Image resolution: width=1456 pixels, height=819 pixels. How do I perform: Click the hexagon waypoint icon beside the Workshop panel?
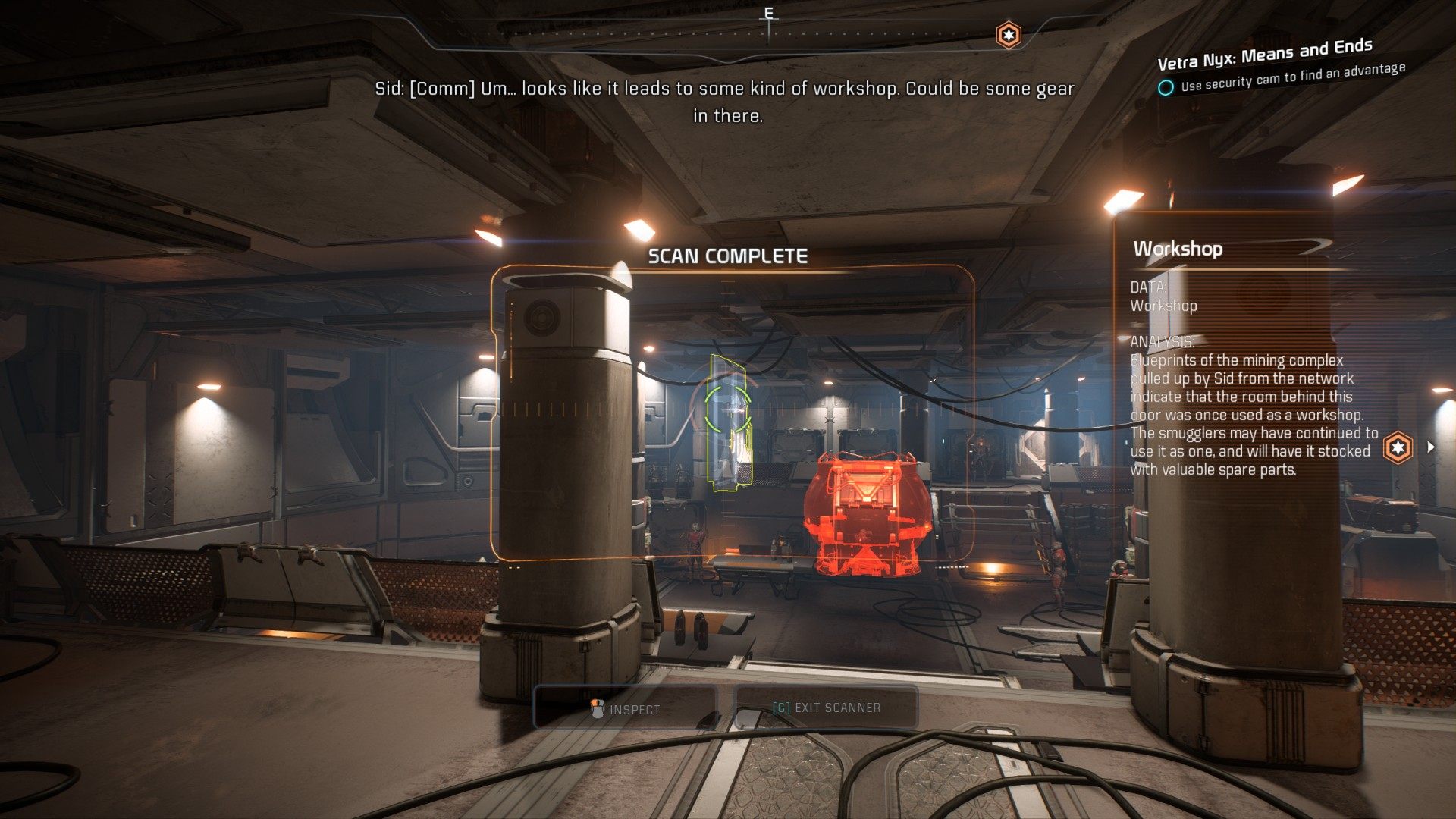click(x=1398, y=447)
